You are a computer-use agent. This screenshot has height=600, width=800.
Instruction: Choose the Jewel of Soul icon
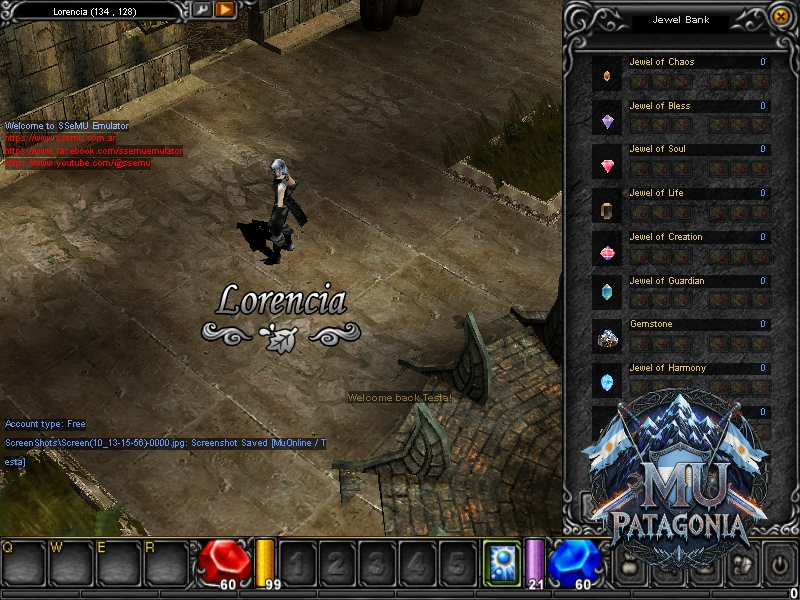[607, 165]
